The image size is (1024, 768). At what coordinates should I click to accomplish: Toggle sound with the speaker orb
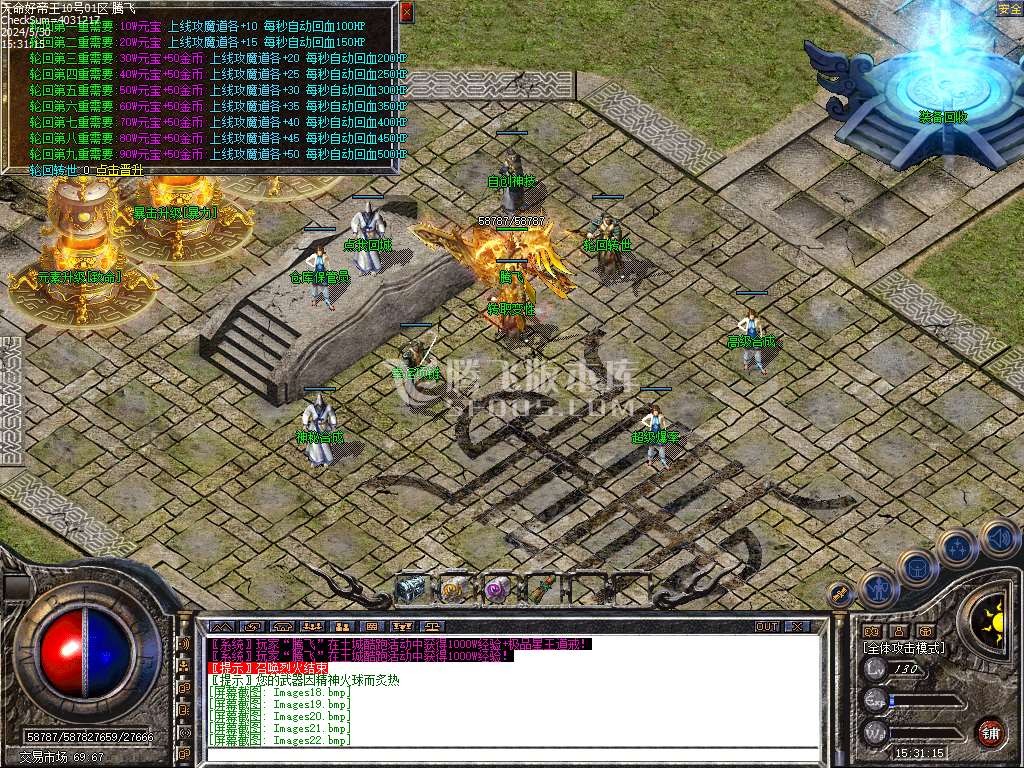click(x=998, y=537)
